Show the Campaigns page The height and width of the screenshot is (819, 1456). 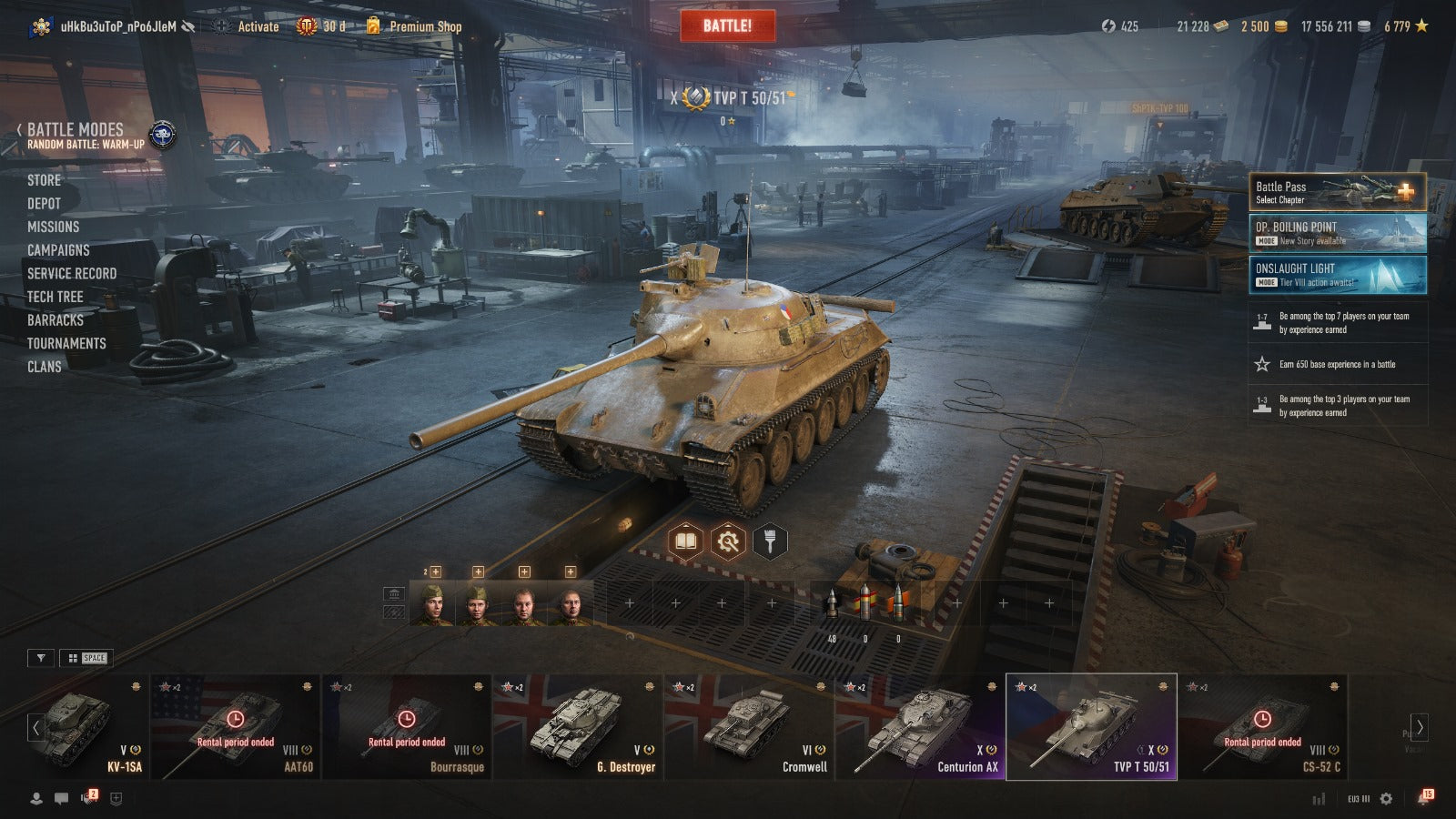point(58,250)
